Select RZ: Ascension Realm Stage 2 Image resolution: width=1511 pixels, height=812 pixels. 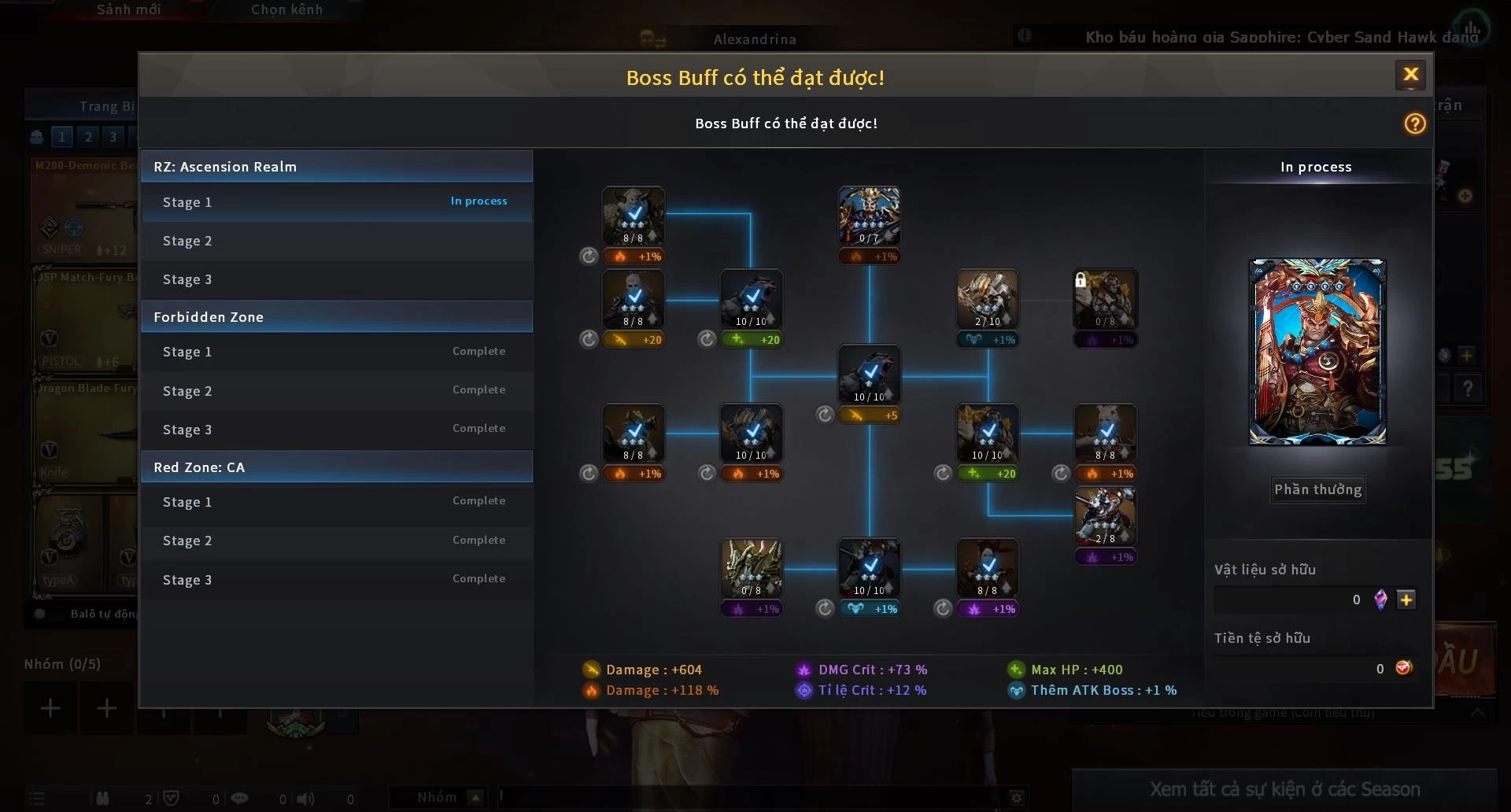336,241
